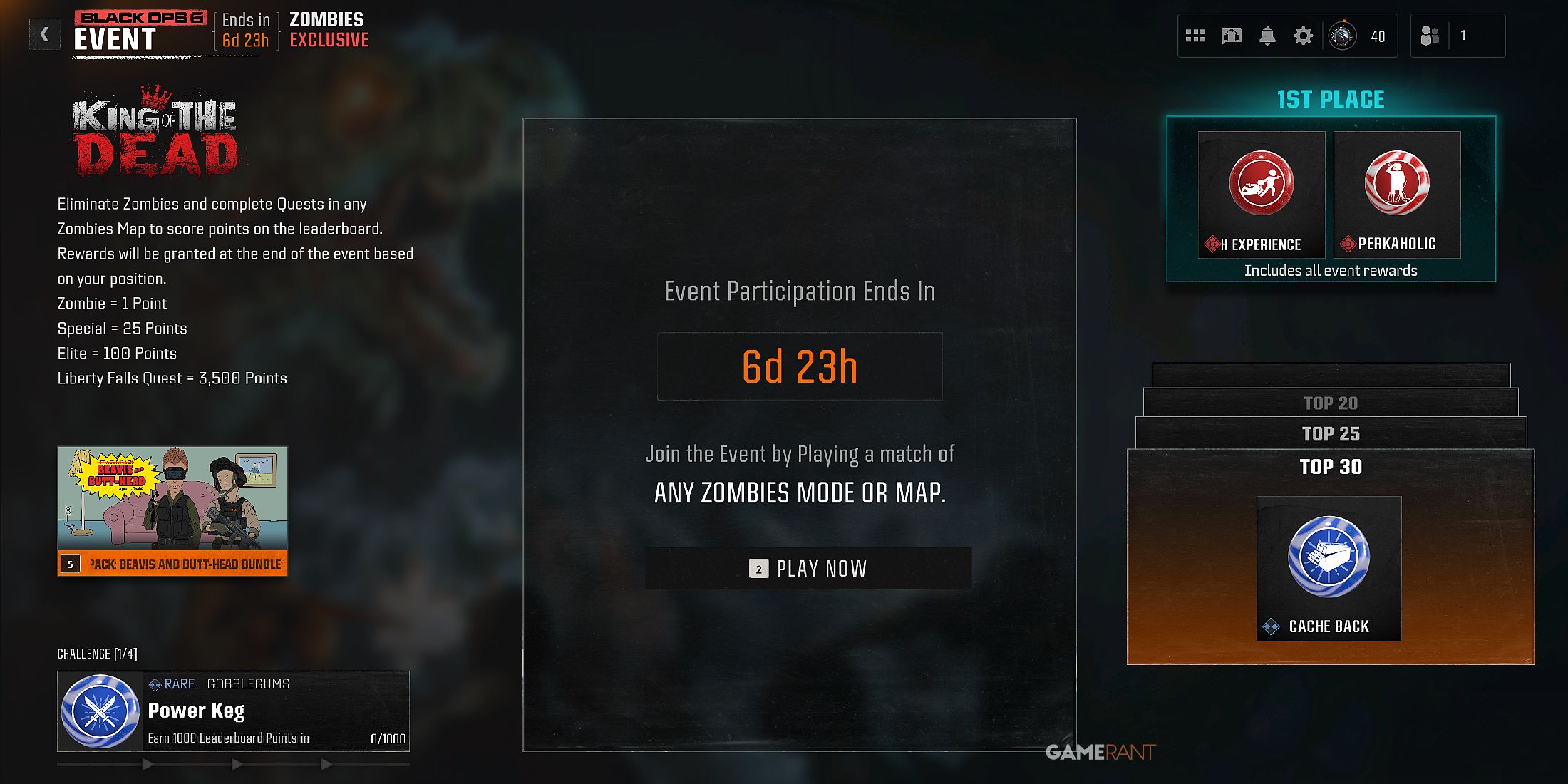Open the voice chat channel icon

click(x=1231, y=35)
